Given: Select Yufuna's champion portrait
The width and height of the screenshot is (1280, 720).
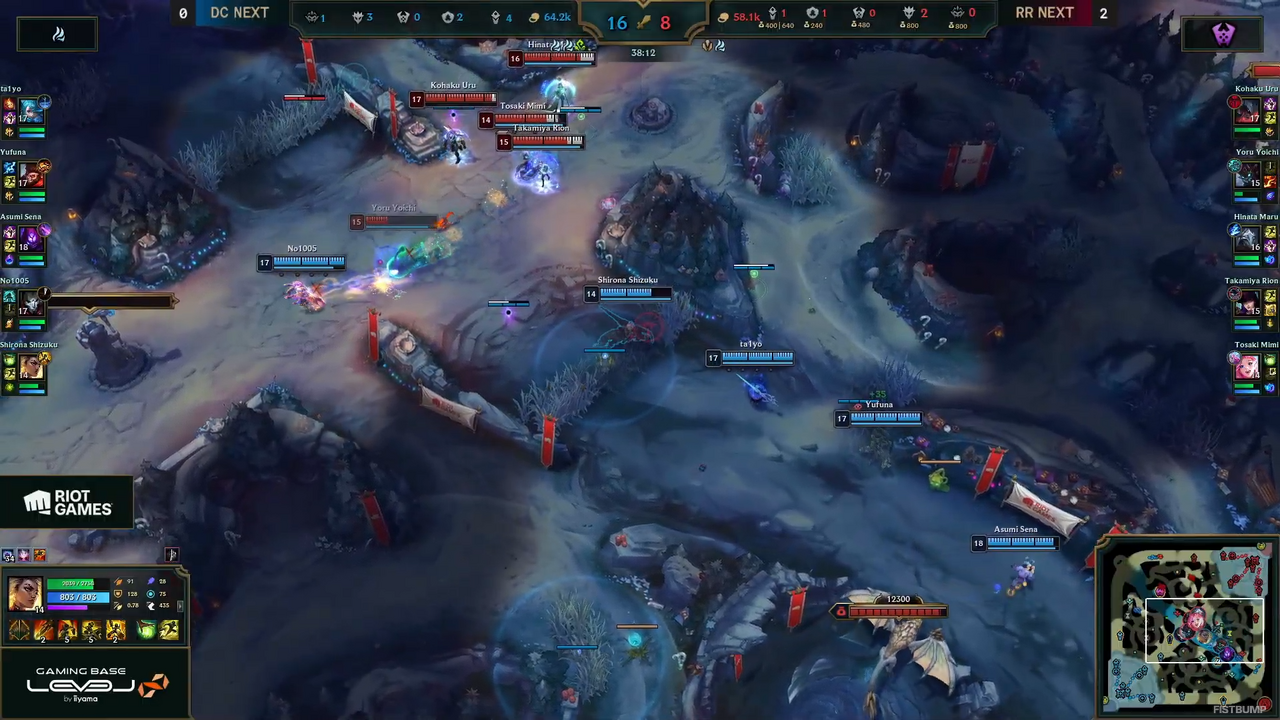Looking at the screenshot, I should (31, 176).
